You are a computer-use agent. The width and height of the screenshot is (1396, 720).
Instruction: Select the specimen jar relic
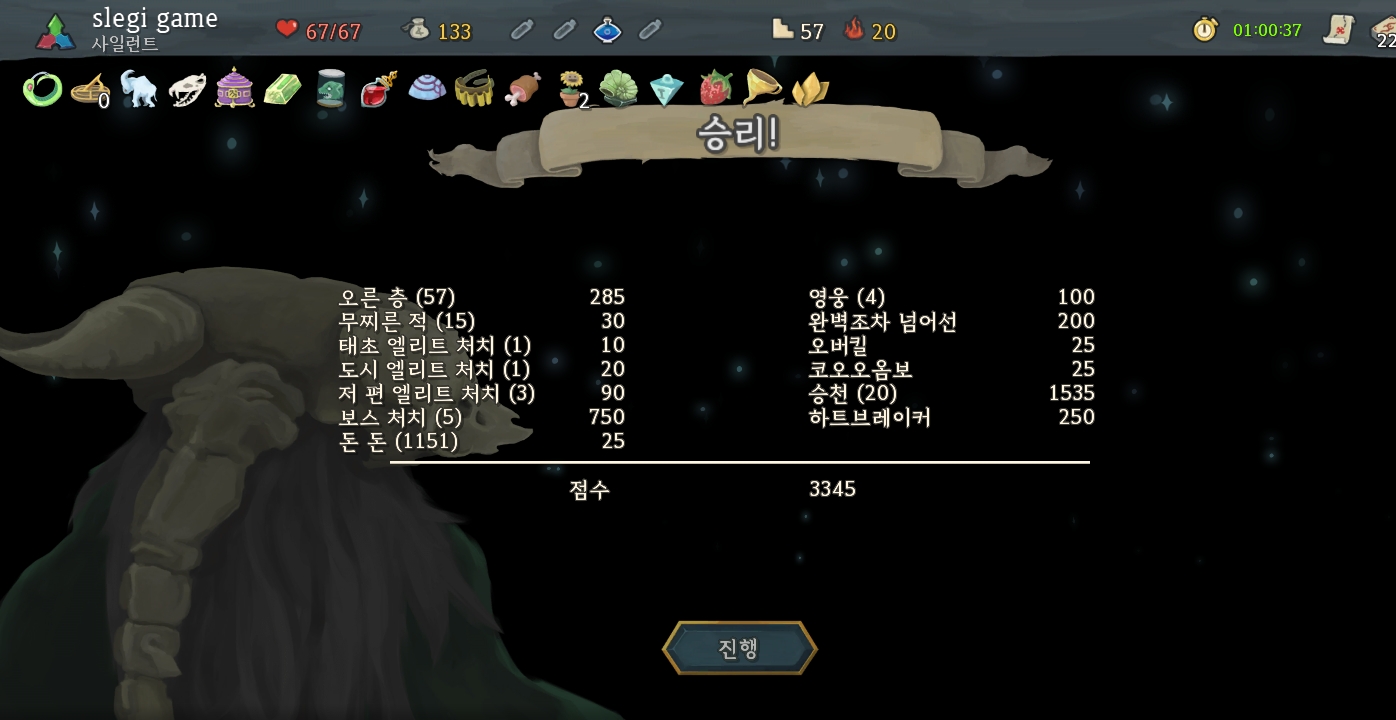pos(330,89)
